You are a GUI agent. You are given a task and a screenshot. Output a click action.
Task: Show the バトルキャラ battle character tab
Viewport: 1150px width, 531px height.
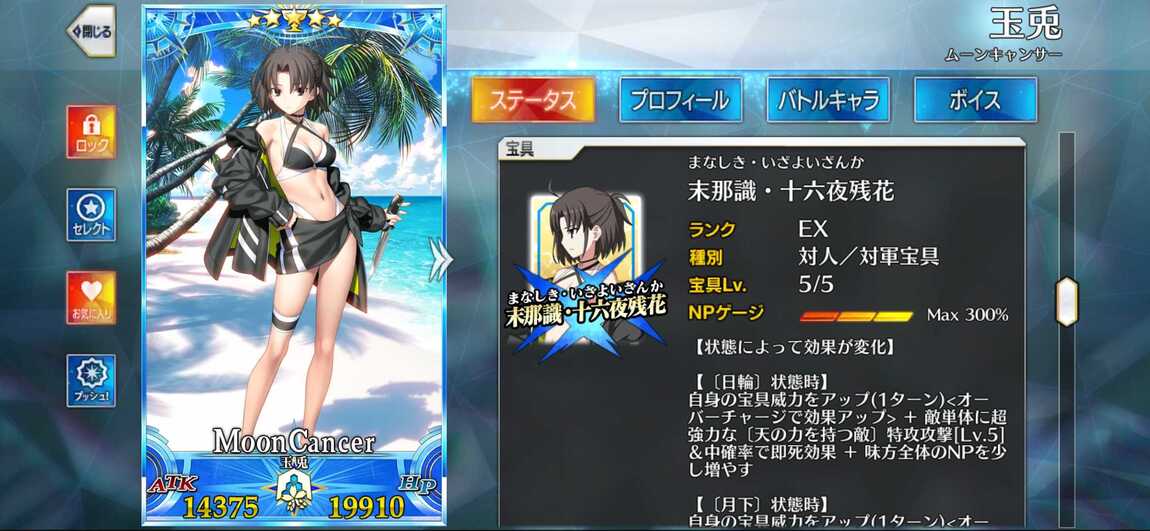pos(828,100)
